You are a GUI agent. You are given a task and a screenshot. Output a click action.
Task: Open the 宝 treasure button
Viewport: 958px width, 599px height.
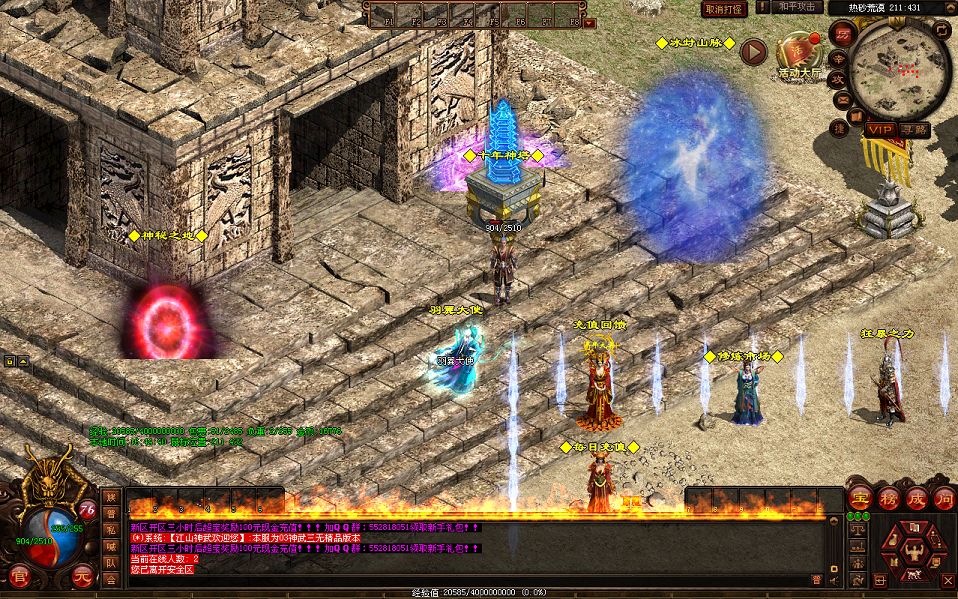pos(858,498)
